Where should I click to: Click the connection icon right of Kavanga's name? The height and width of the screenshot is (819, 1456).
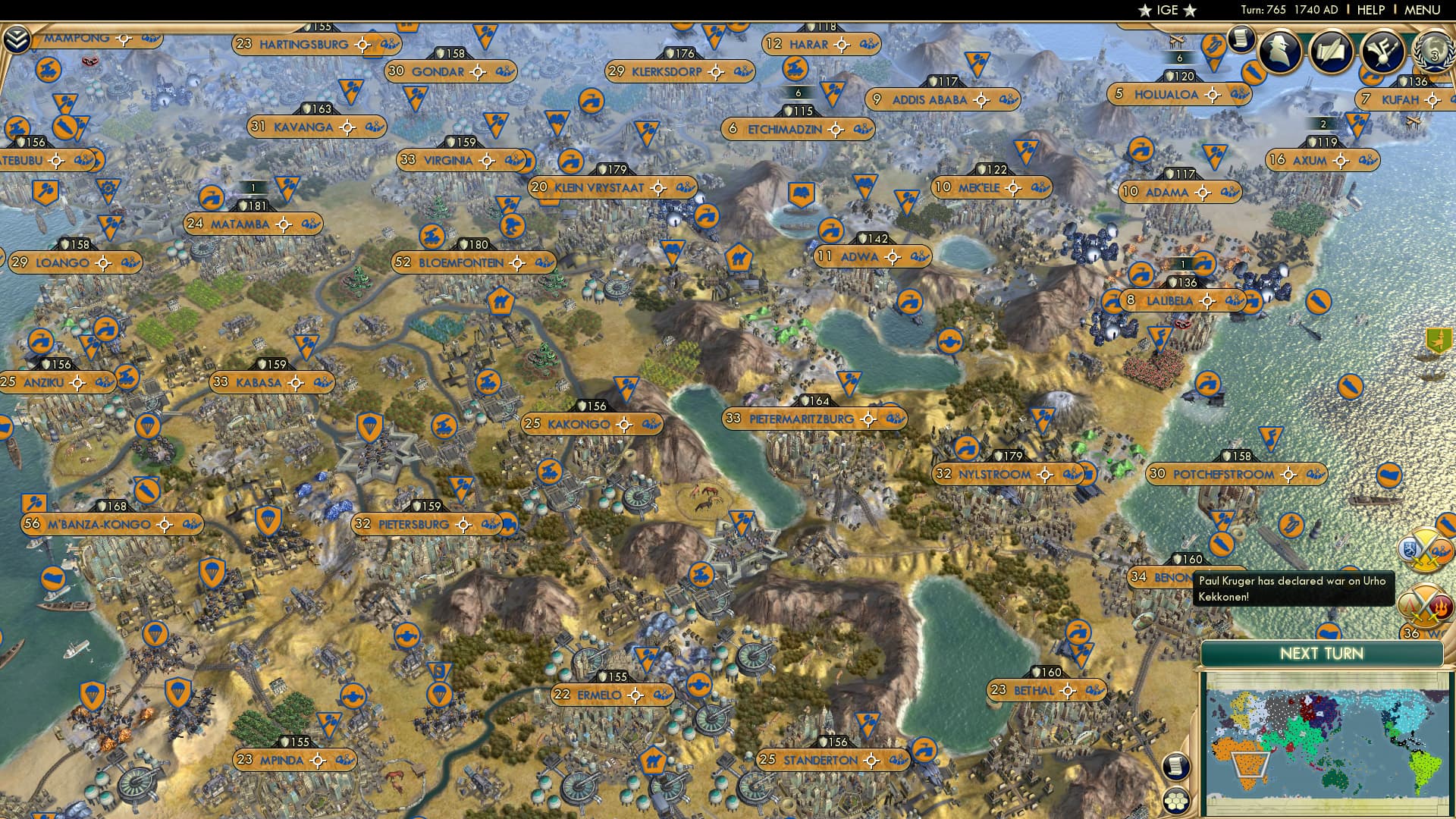coord(375,127)
